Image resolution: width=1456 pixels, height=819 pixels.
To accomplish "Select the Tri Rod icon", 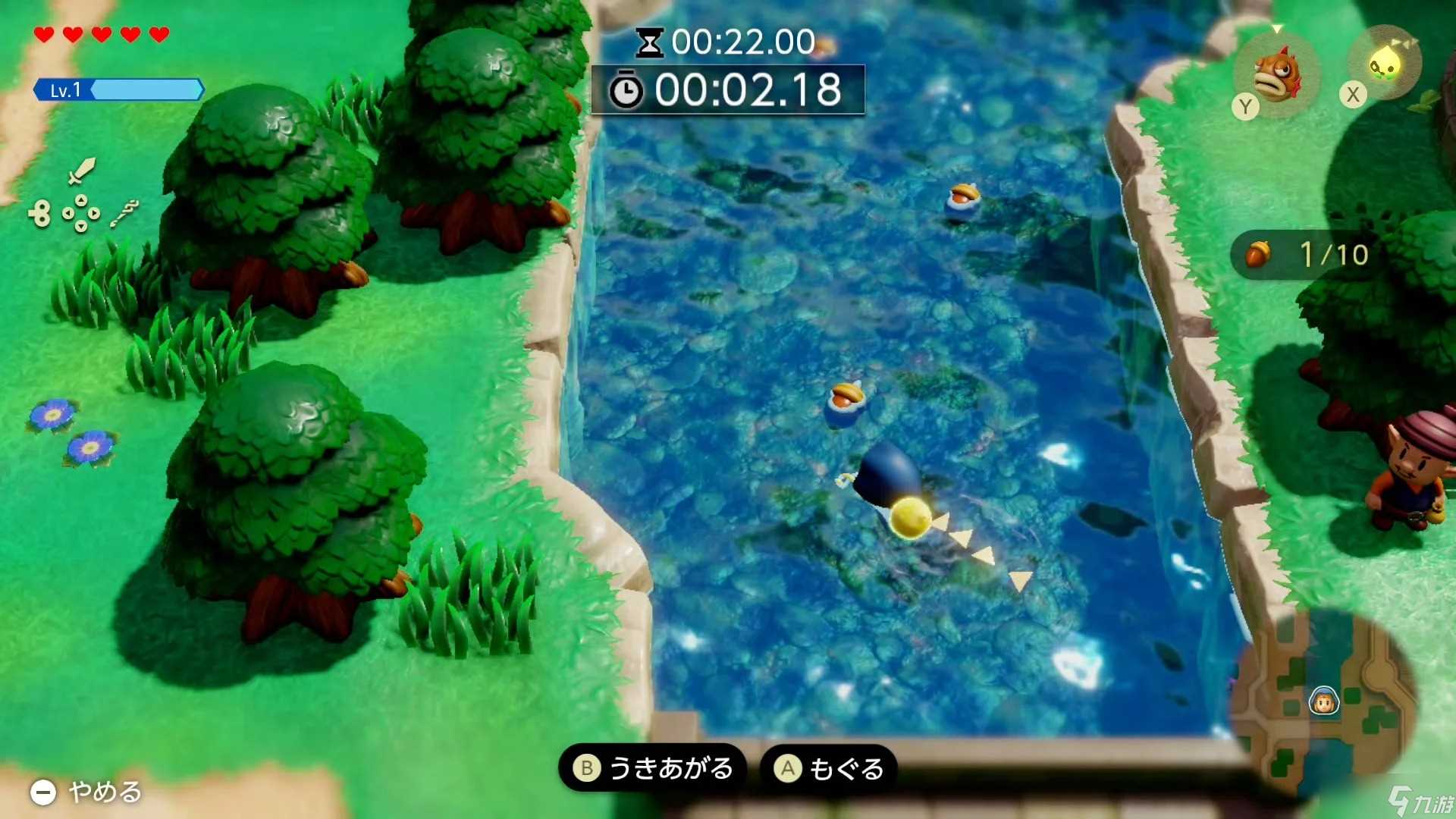I will pyautogui.click(x=124, y=213).
